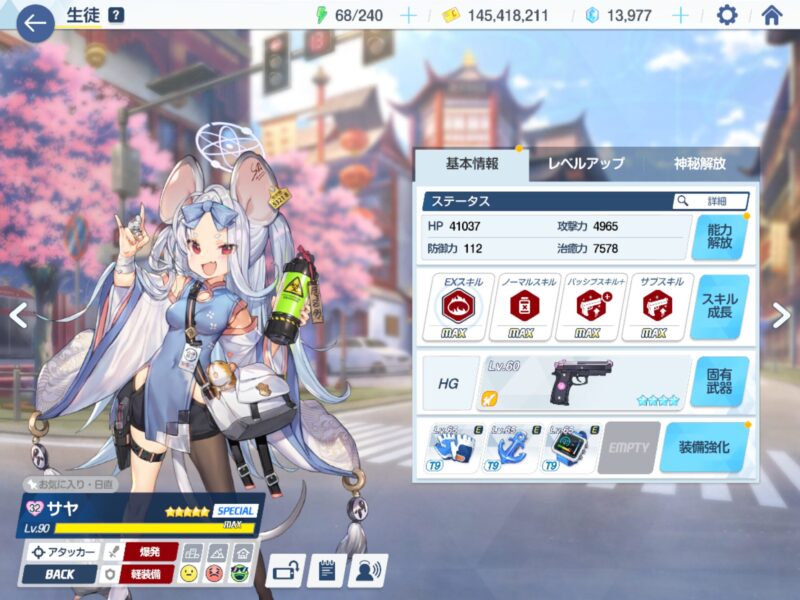The image size is (800, 600).
Task: Return to the home screen
Action: 771,15
